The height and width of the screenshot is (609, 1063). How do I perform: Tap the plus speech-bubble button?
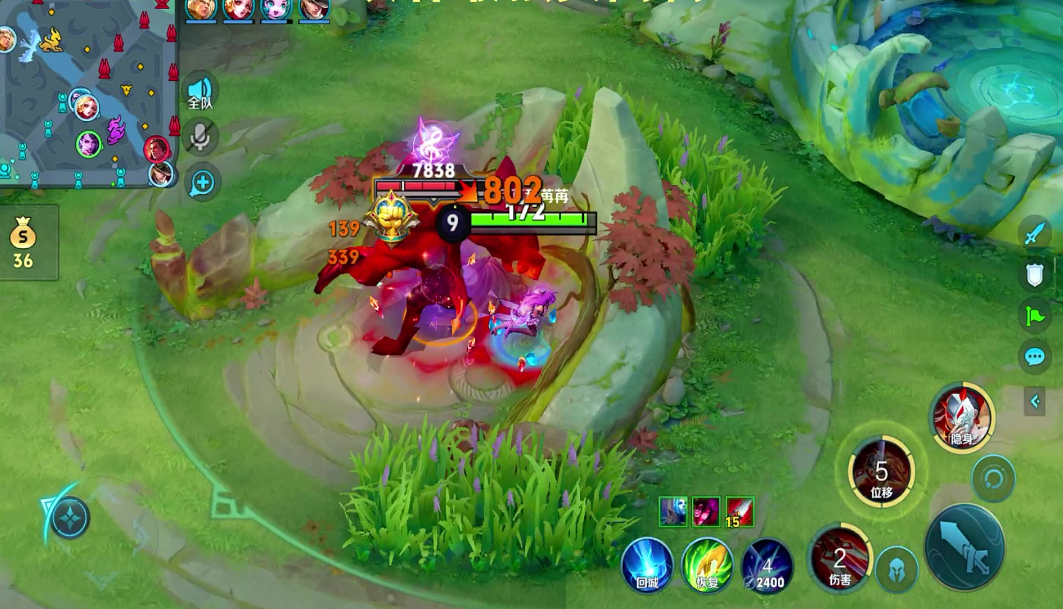tap(202, 182)
